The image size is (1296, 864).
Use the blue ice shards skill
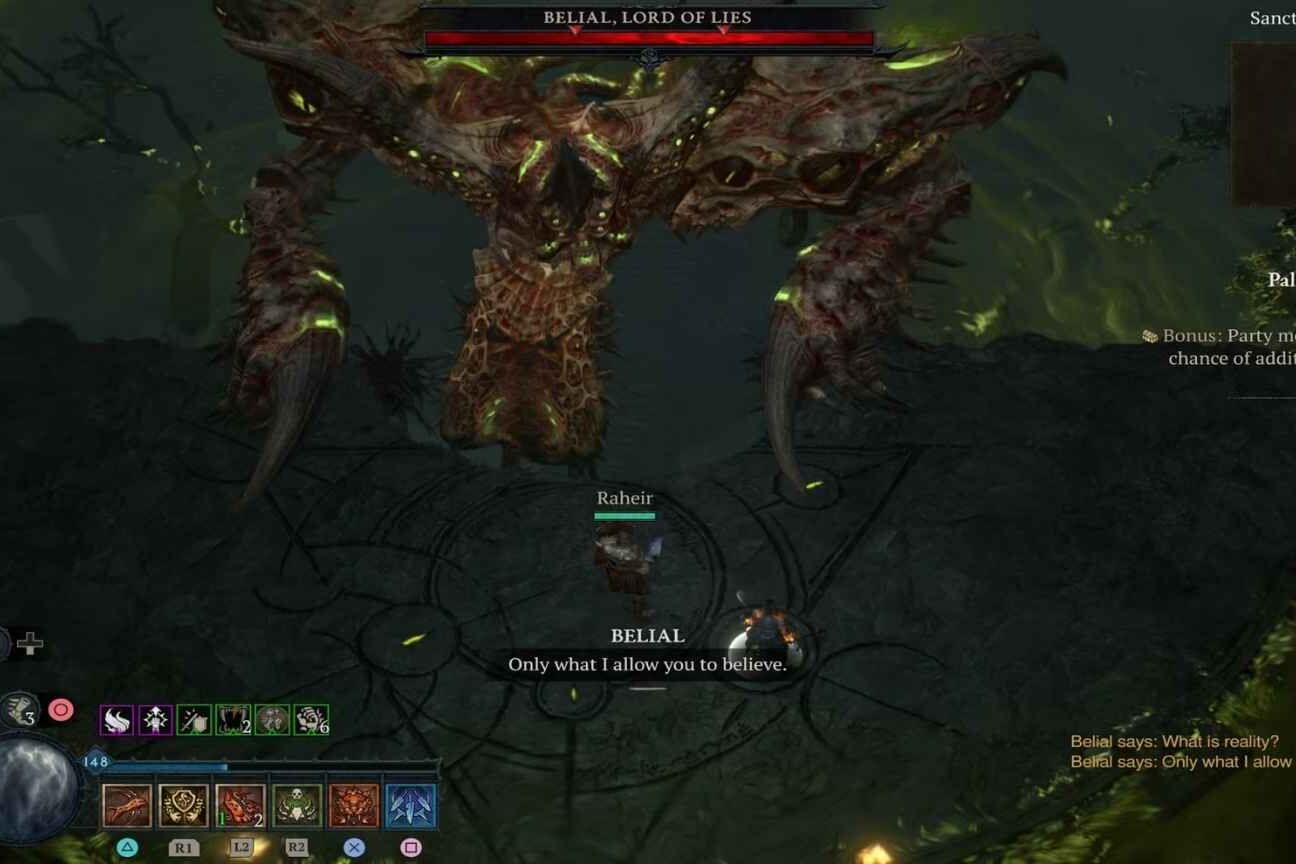click(411, 806)
